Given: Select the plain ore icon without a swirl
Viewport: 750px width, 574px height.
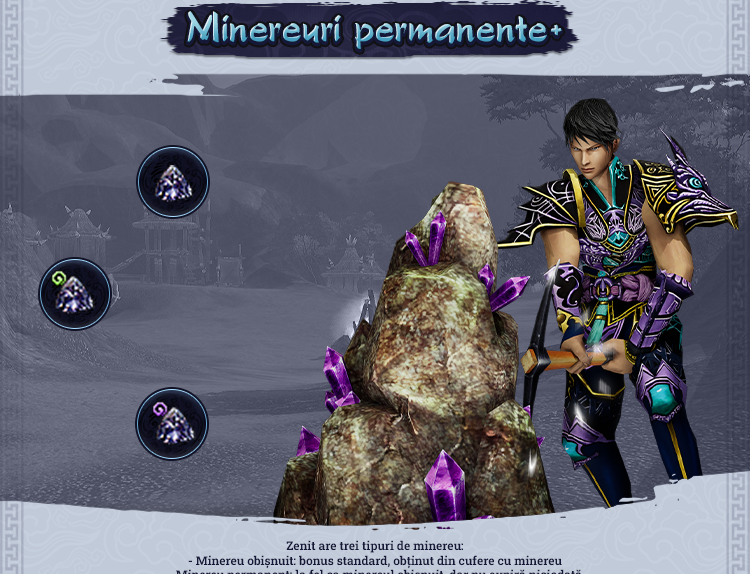Looking at the screenshot, I should 173,182.
